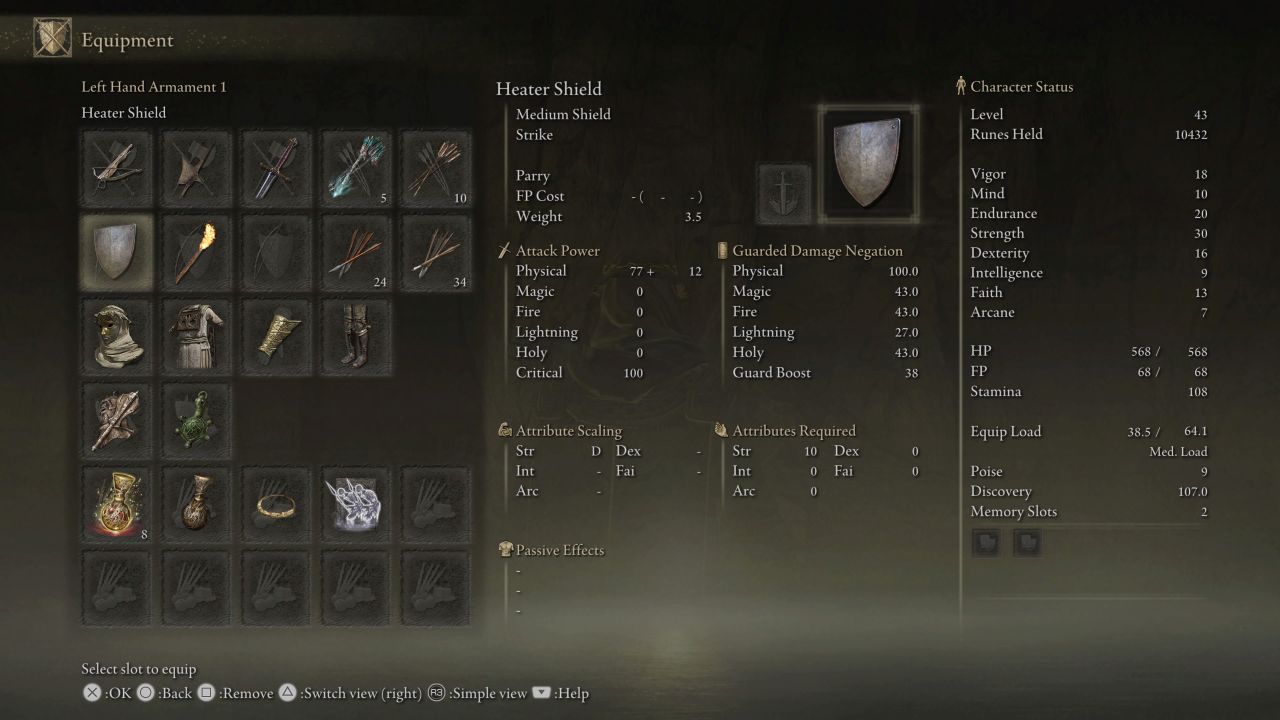Viewport: 1280px width, 720px height.
Task: Click the Heater Shield preview image
Action: (866, 163)
